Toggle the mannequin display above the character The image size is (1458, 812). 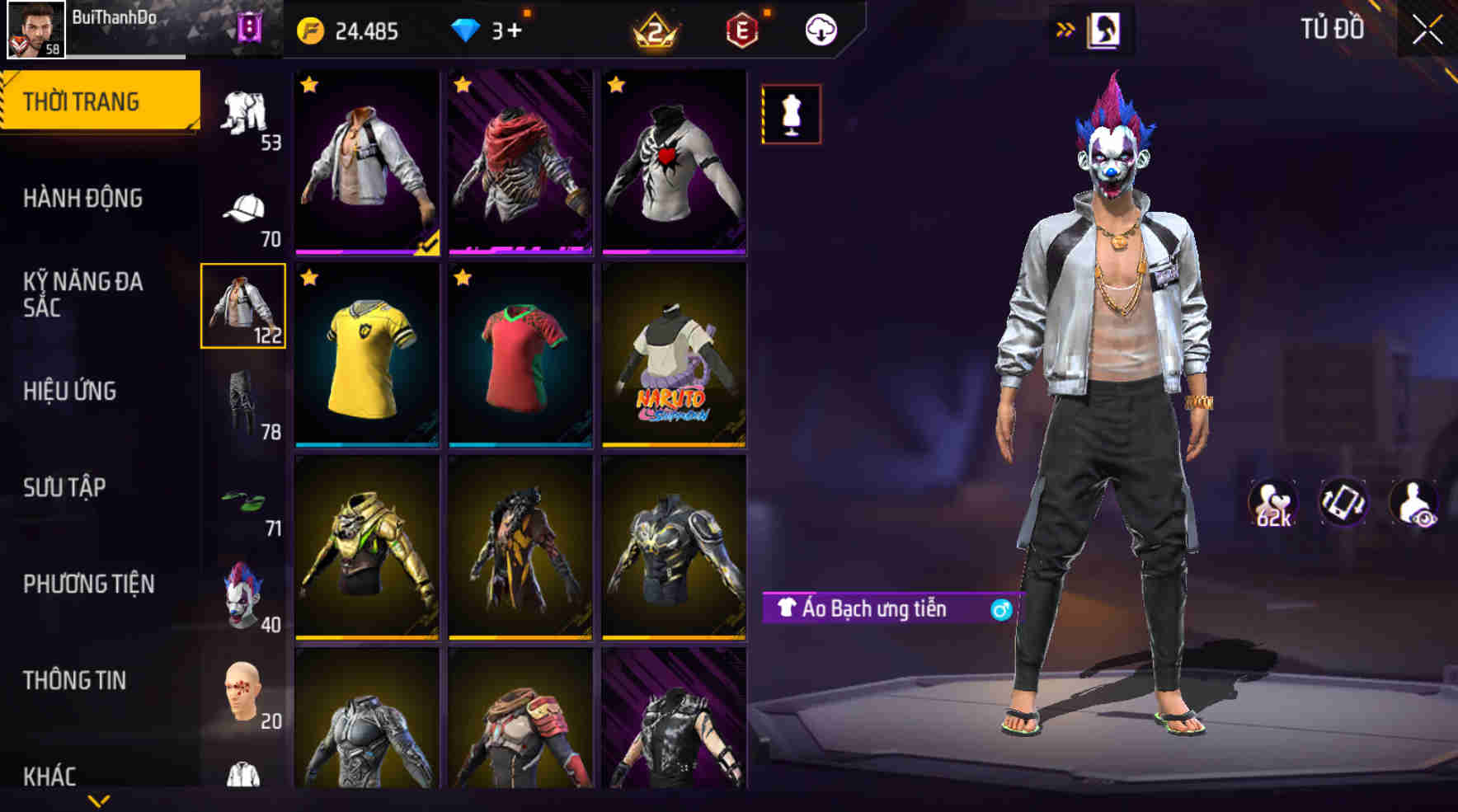click(x=790, y=114)
